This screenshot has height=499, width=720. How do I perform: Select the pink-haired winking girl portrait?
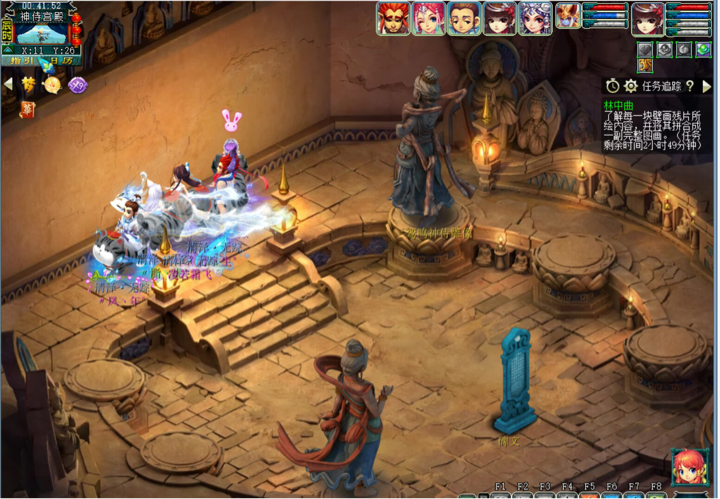click(427, 18)
